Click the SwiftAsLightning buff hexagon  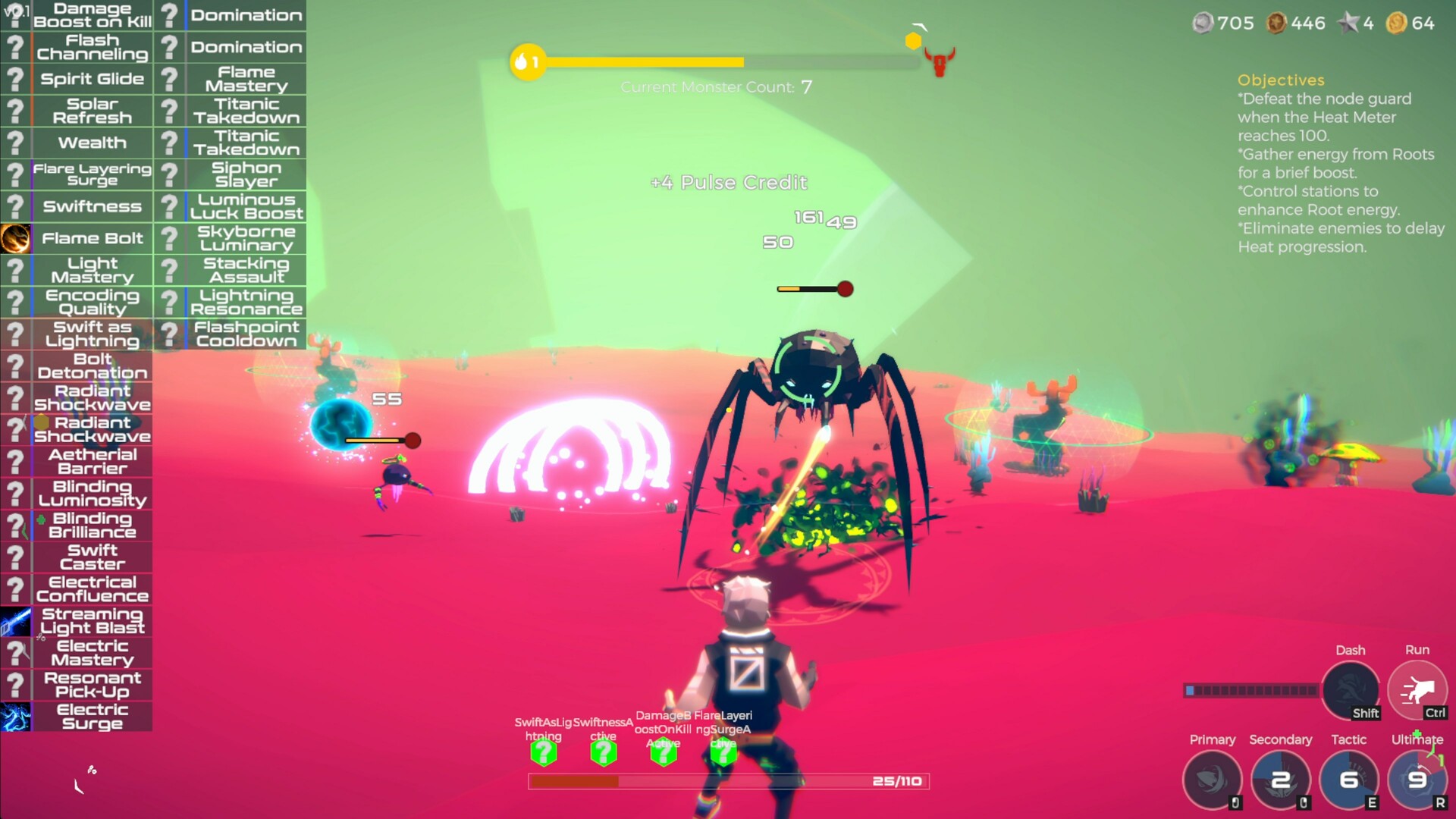click(x=544, y=752)
